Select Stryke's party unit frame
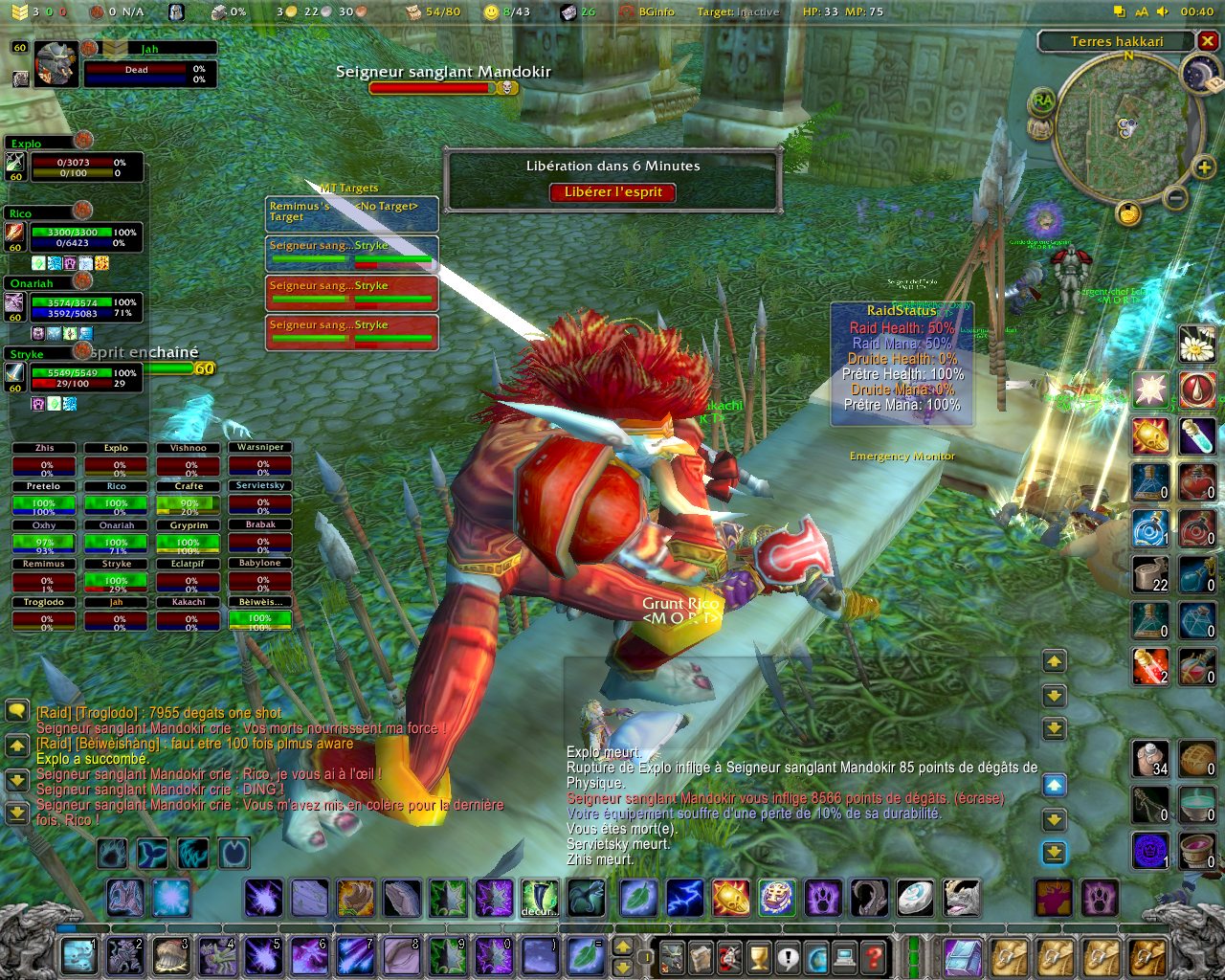The height and width of the screenshot is (980, 1225). (77, 377)
